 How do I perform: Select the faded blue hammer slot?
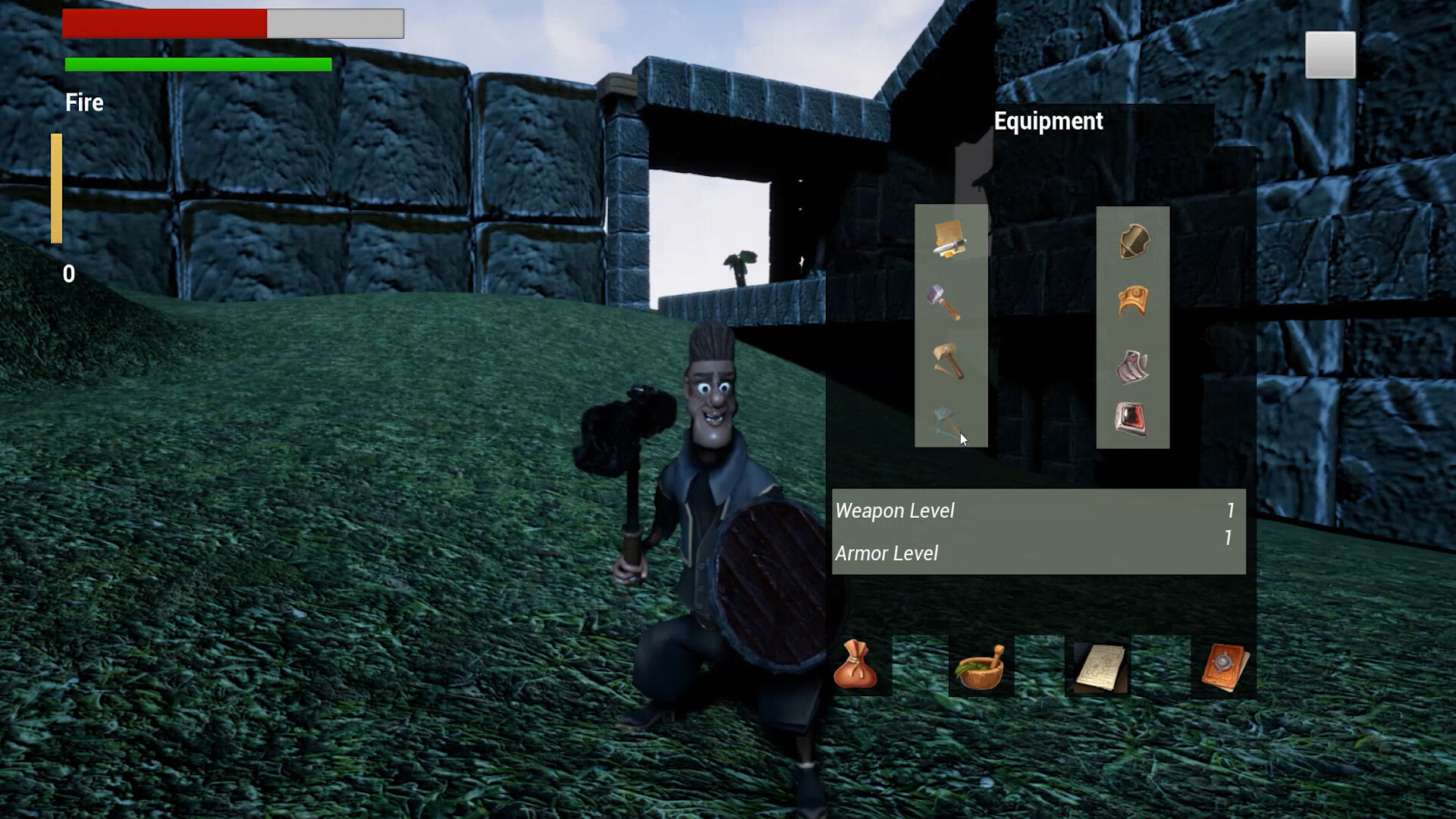[946, 422]
